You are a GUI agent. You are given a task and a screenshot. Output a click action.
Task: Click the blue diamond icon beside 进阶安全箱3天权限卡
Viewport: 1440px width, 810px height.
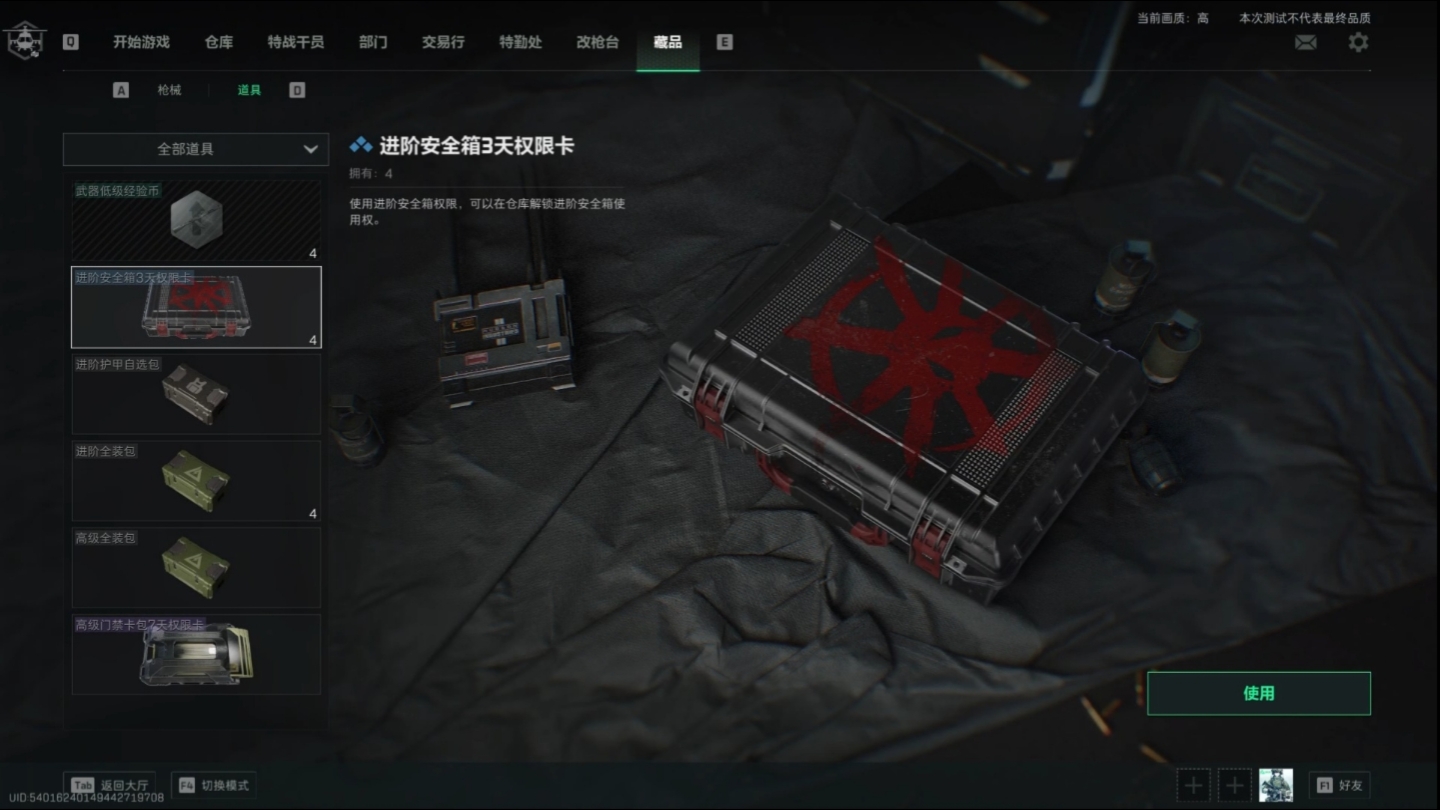pyautogui.click(x=361, y=142)
